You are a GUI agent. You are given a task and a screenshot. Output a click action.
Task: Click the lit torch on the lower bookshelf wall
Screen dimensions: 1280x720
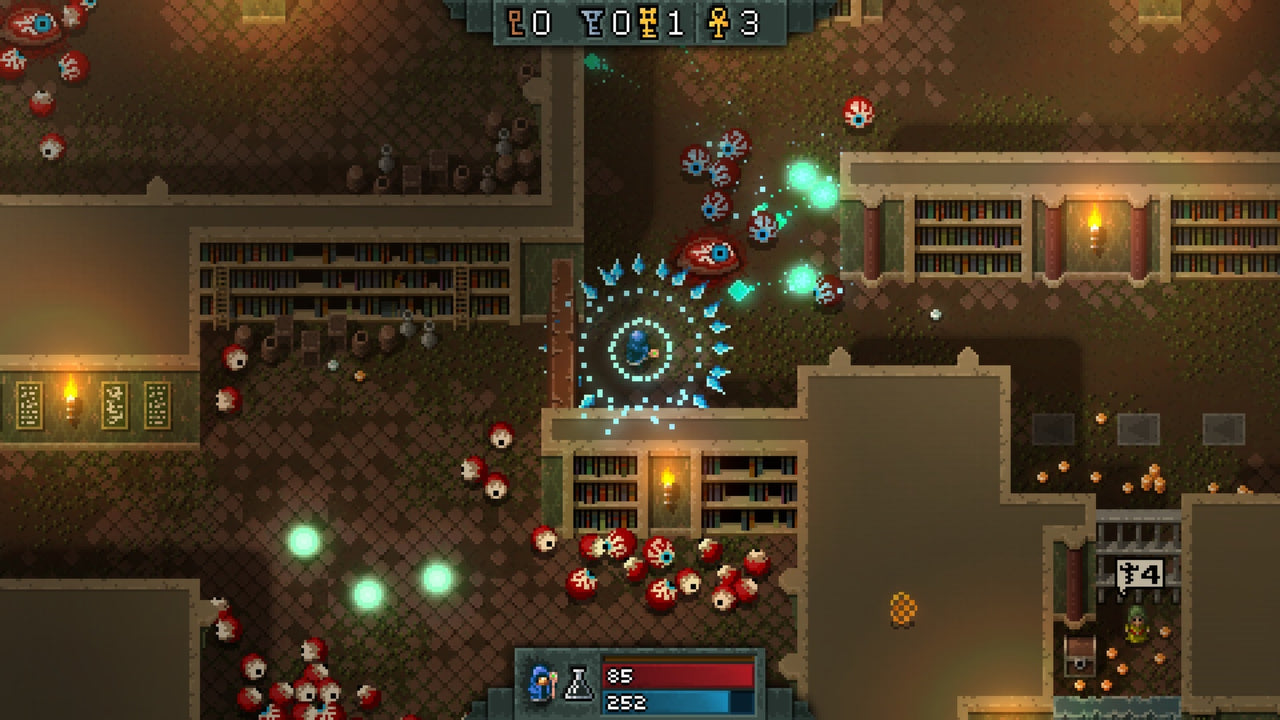tap(666, 478)
